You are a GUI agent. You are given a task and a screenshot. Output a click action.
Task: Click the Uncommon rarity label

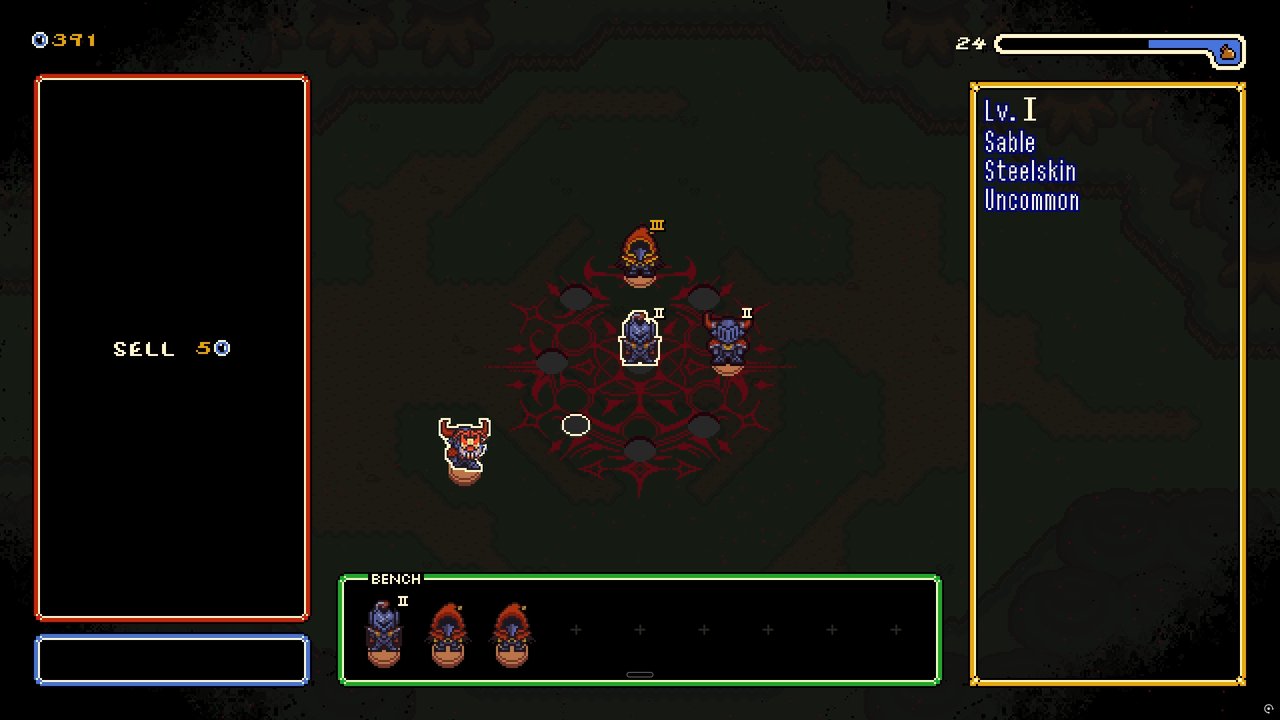(1032, 200)
